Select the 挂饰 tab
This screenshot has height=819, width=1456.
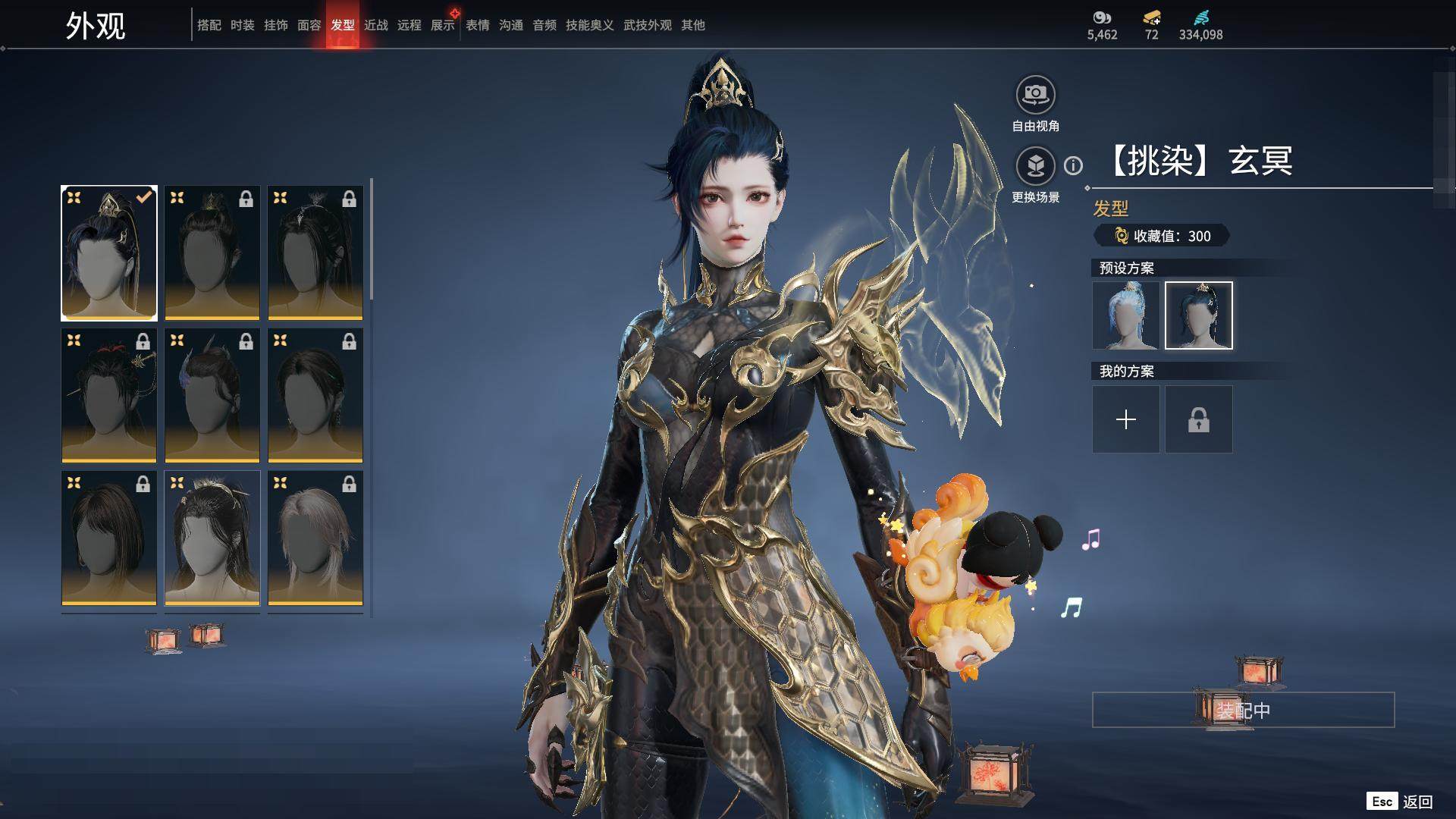276,25
